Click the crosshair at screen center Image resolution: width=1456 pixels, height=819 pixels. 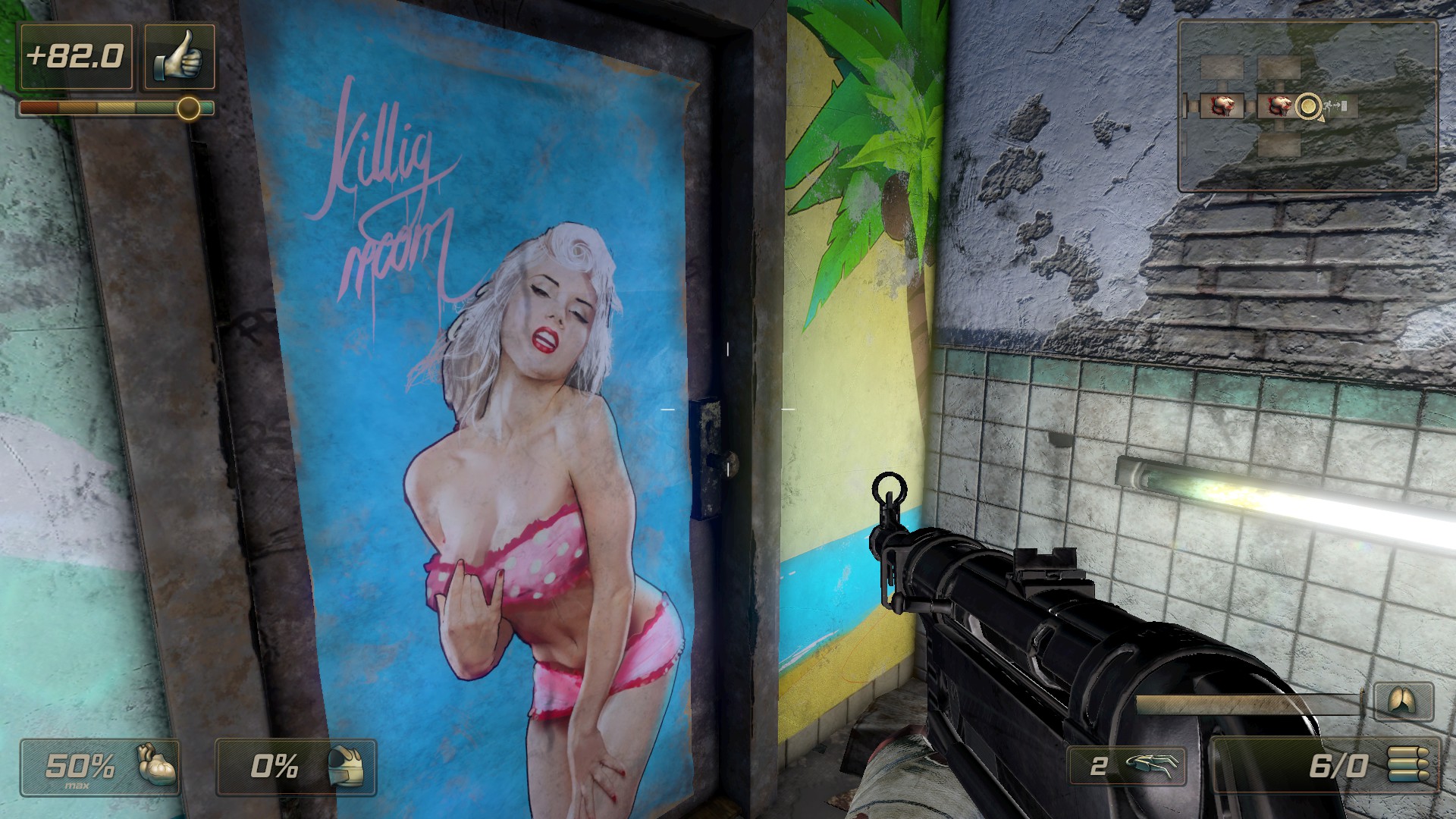pos(728,409)
